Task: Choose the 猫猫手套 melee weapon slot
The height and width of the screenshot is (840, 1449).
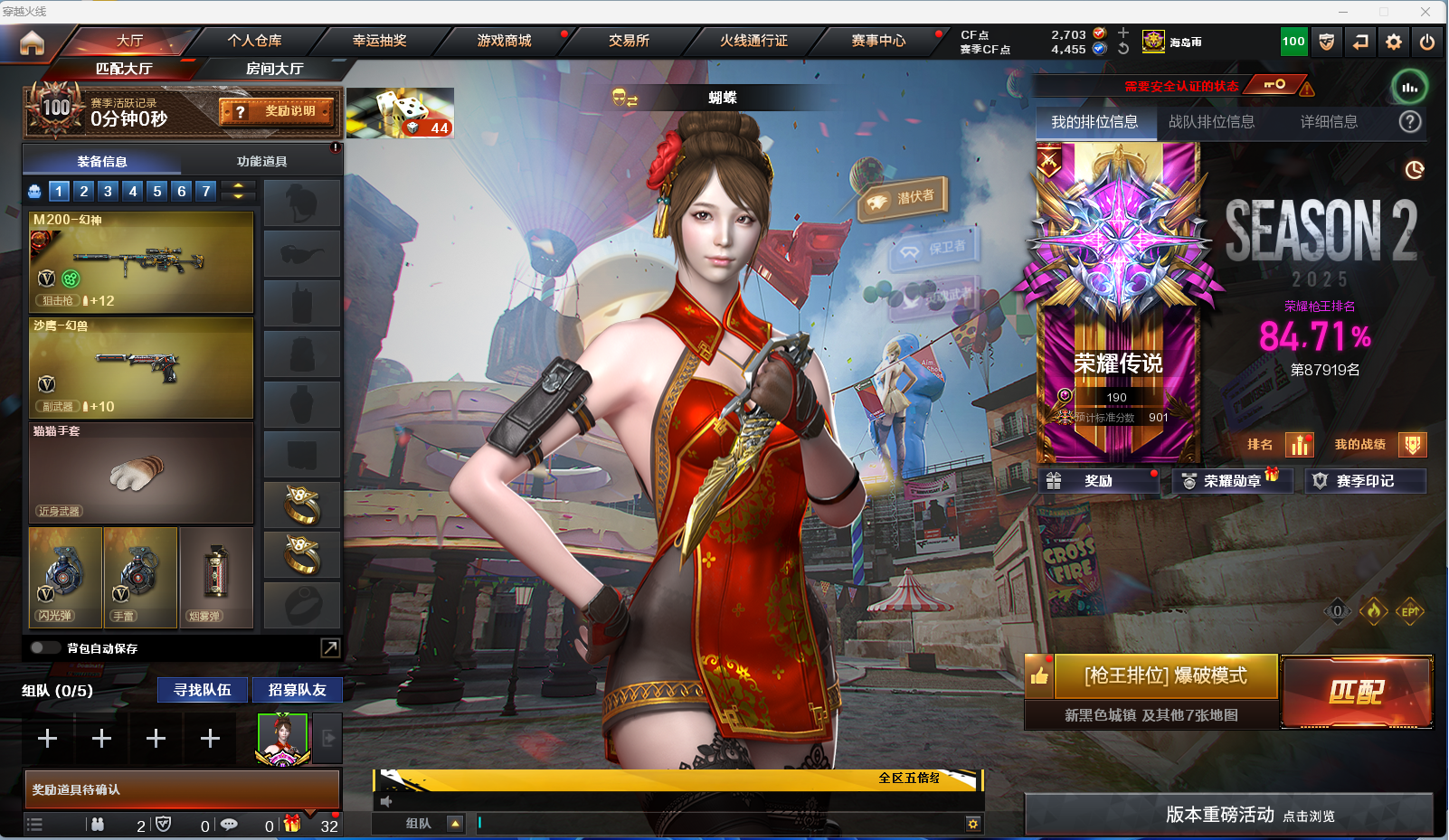Action: (x=141, y=473)
